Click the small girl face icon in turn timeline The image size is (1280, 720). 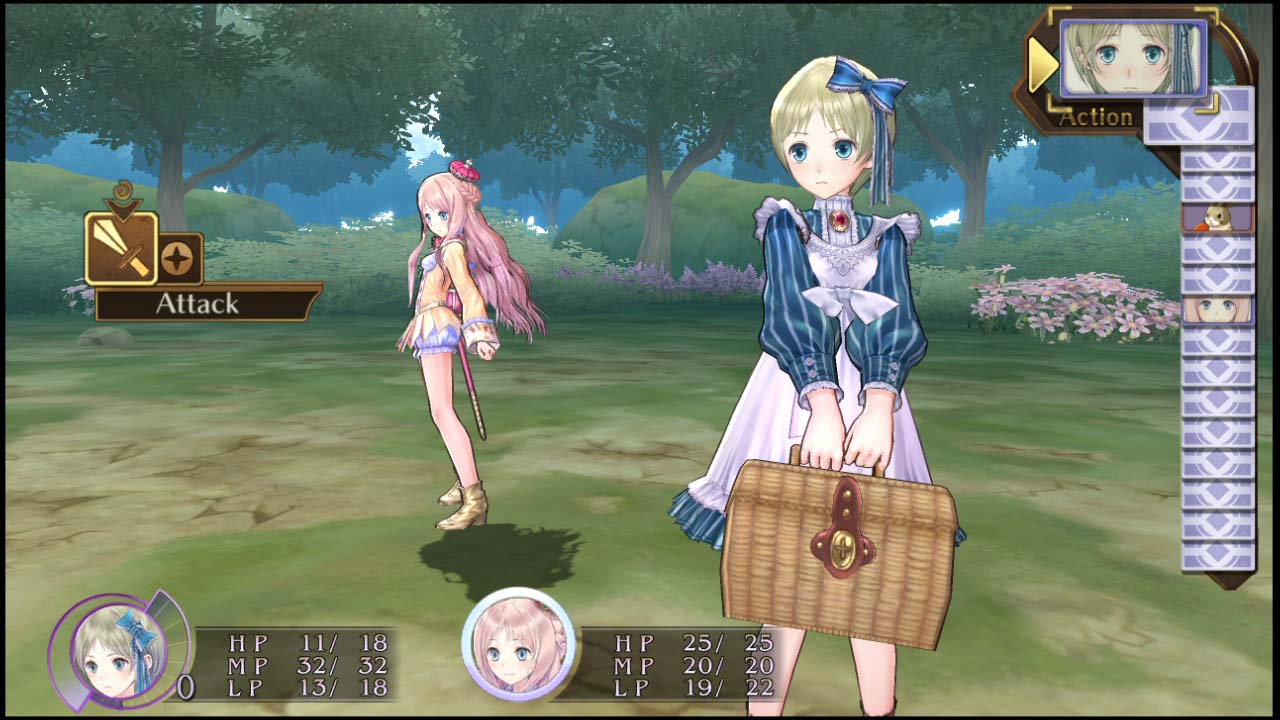click(x=1217, y=309)
